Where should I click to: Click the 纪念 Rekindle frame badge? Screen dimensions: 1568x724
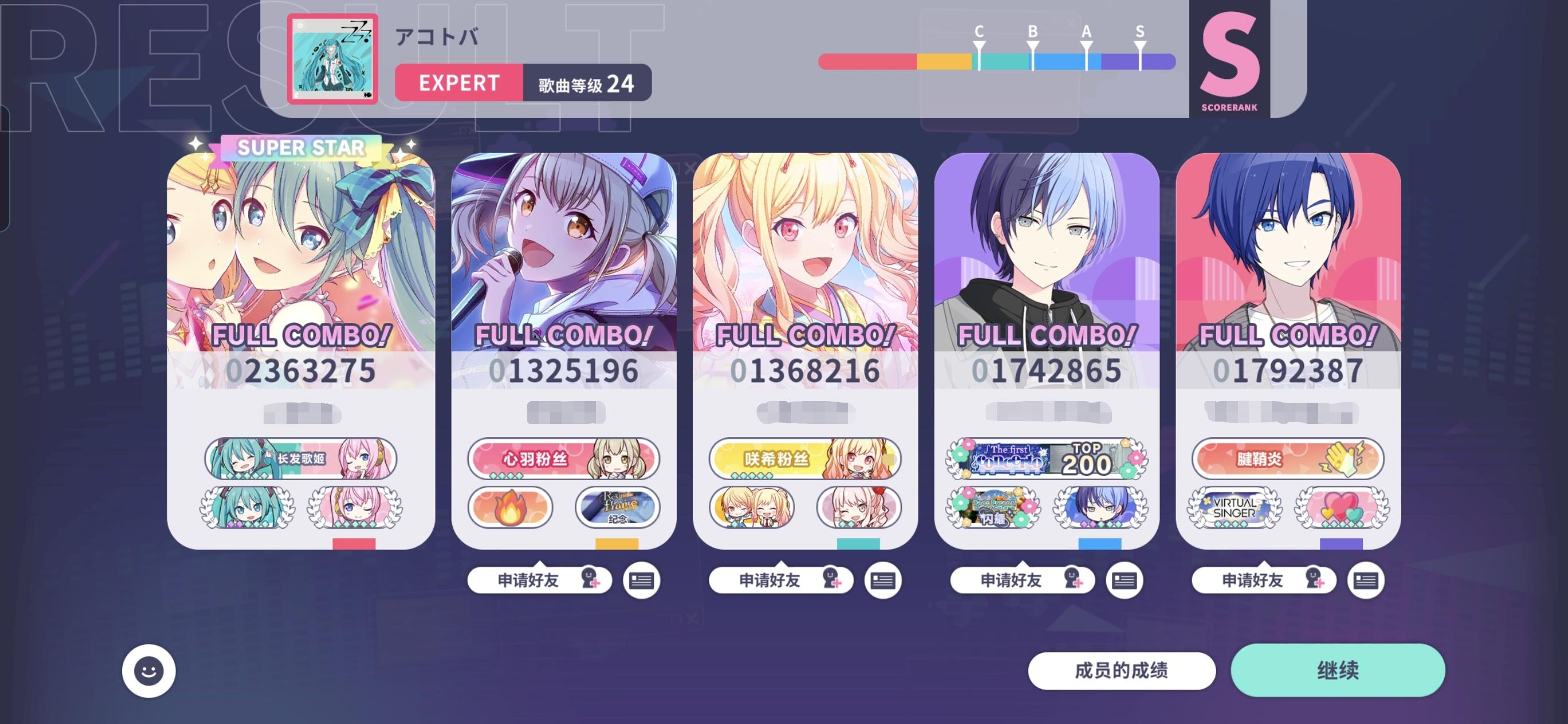tap(617, 510)
